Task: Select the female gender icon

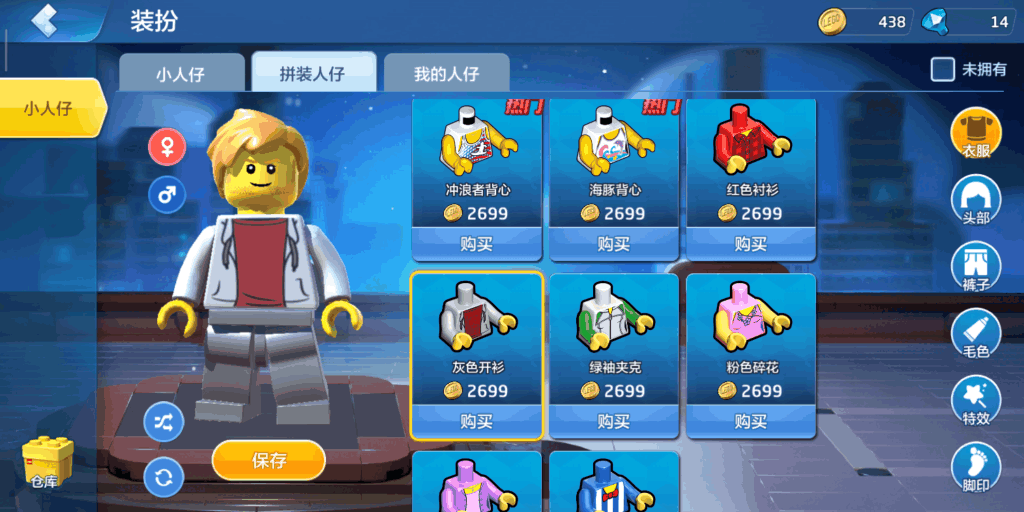Action: tap(167, 147)
